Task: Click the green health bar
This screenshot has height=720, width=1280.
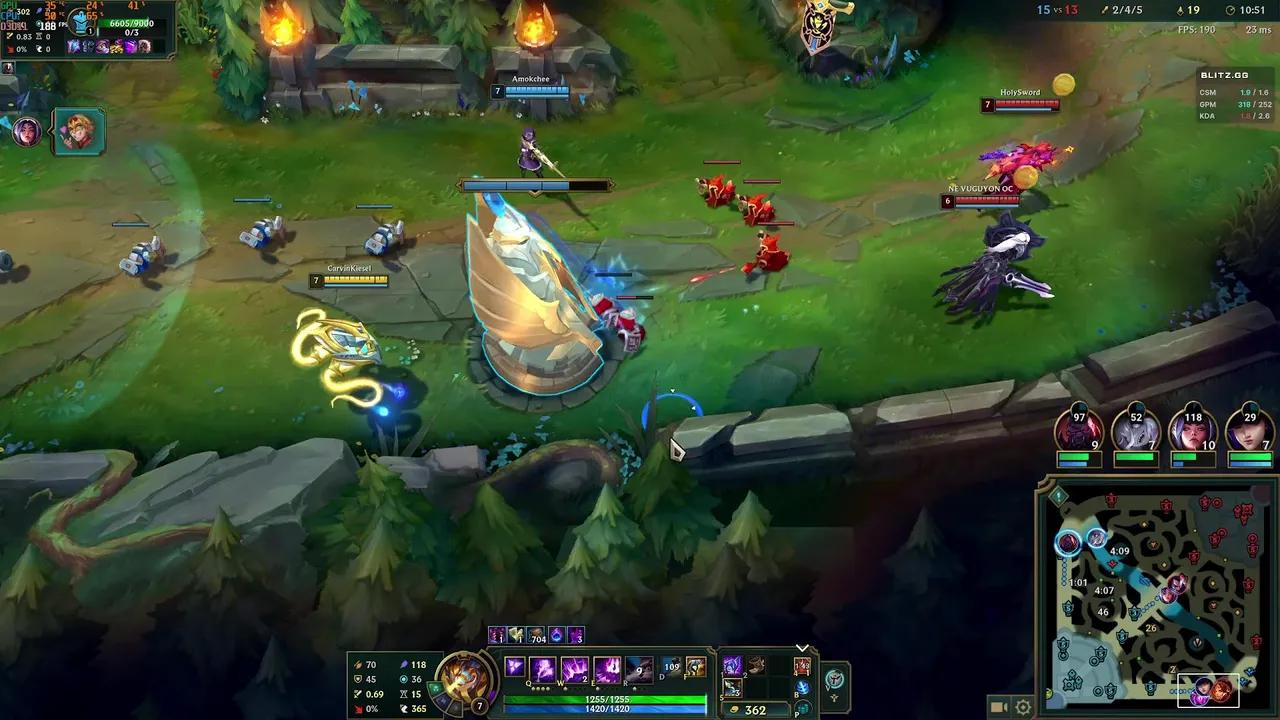Action: tap(607, 698)
